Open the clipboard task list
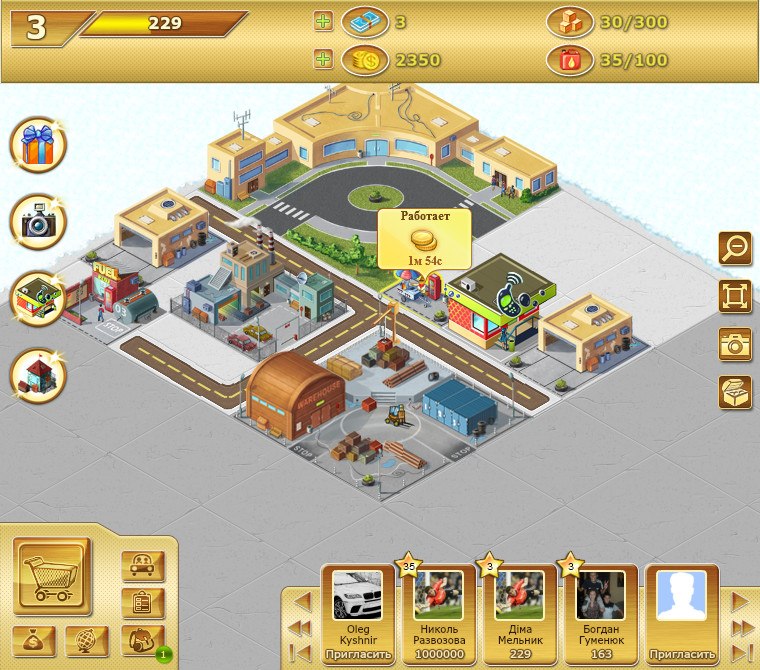760x670 pixels. (x=142, y=603)
